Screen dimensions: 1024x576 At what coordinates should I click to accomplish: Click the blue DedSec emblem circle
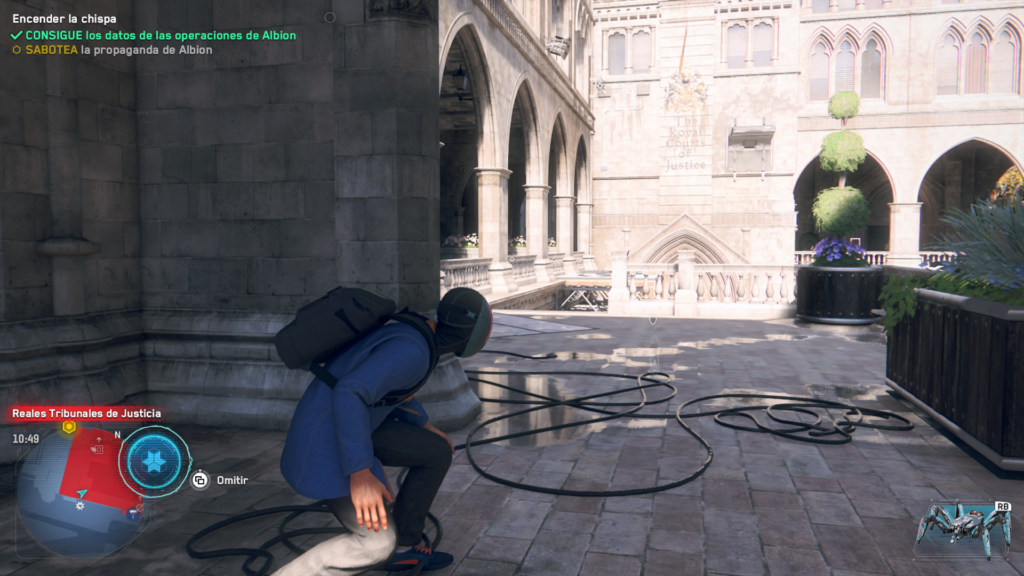click(154, 461)
